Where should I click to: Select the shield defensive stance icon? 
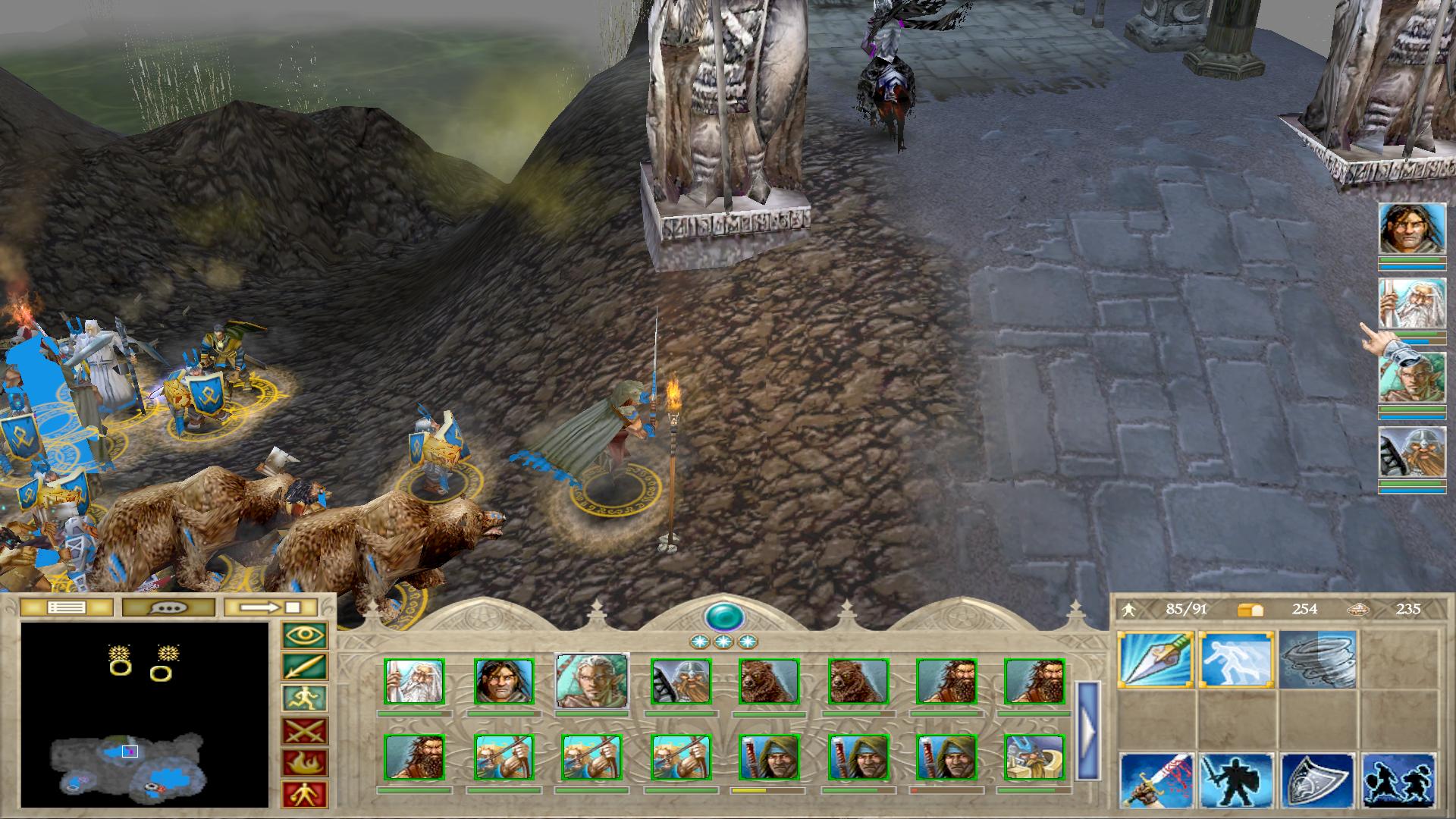click(x=1317, y=780)
